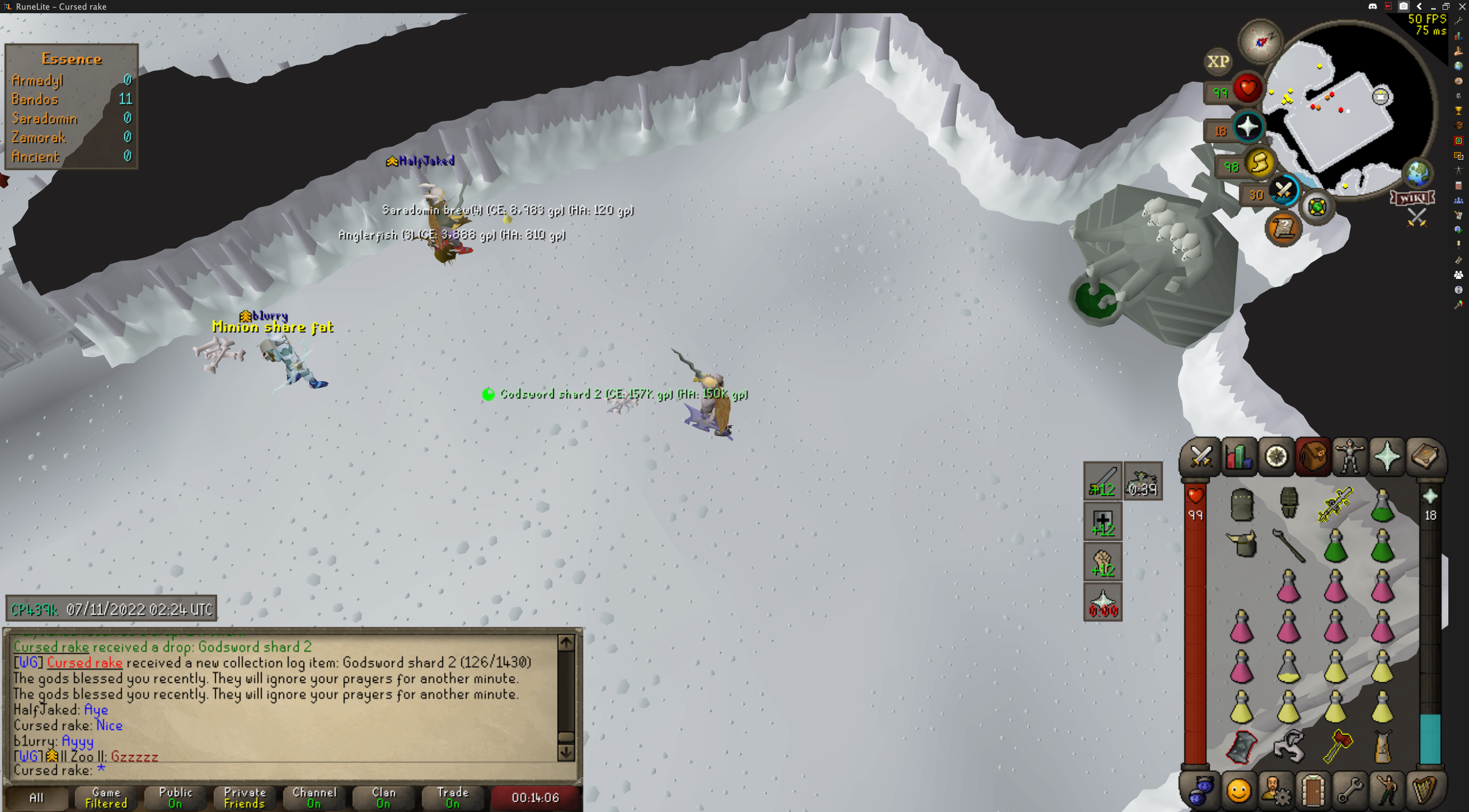Image resolution: width=1469 pixels, height=812 pixels.
Task: Close the RuneLite window
Action: tap(1462, 6)
